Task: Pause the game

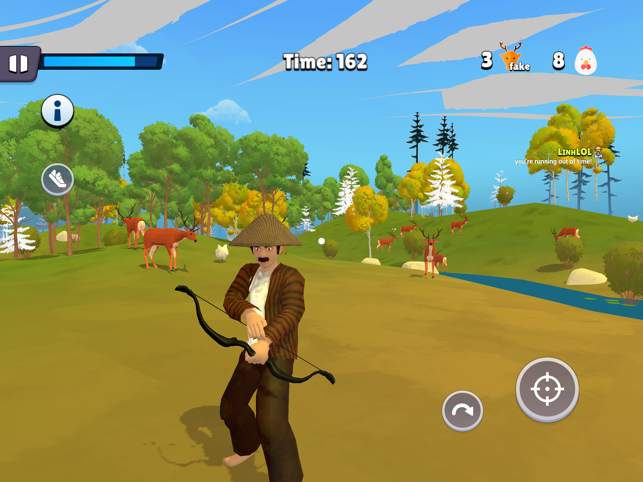Action: point(18,64)
